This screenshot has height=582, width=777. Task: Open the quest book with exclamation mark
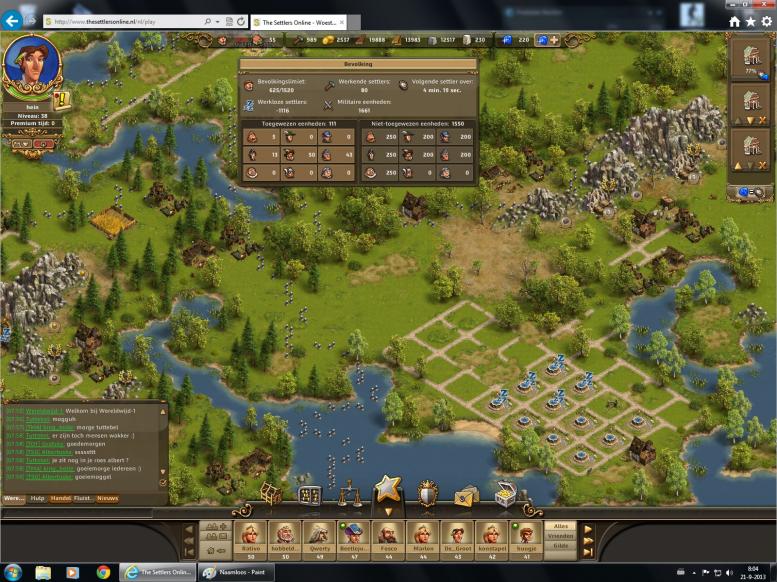[x=60, y=100]
